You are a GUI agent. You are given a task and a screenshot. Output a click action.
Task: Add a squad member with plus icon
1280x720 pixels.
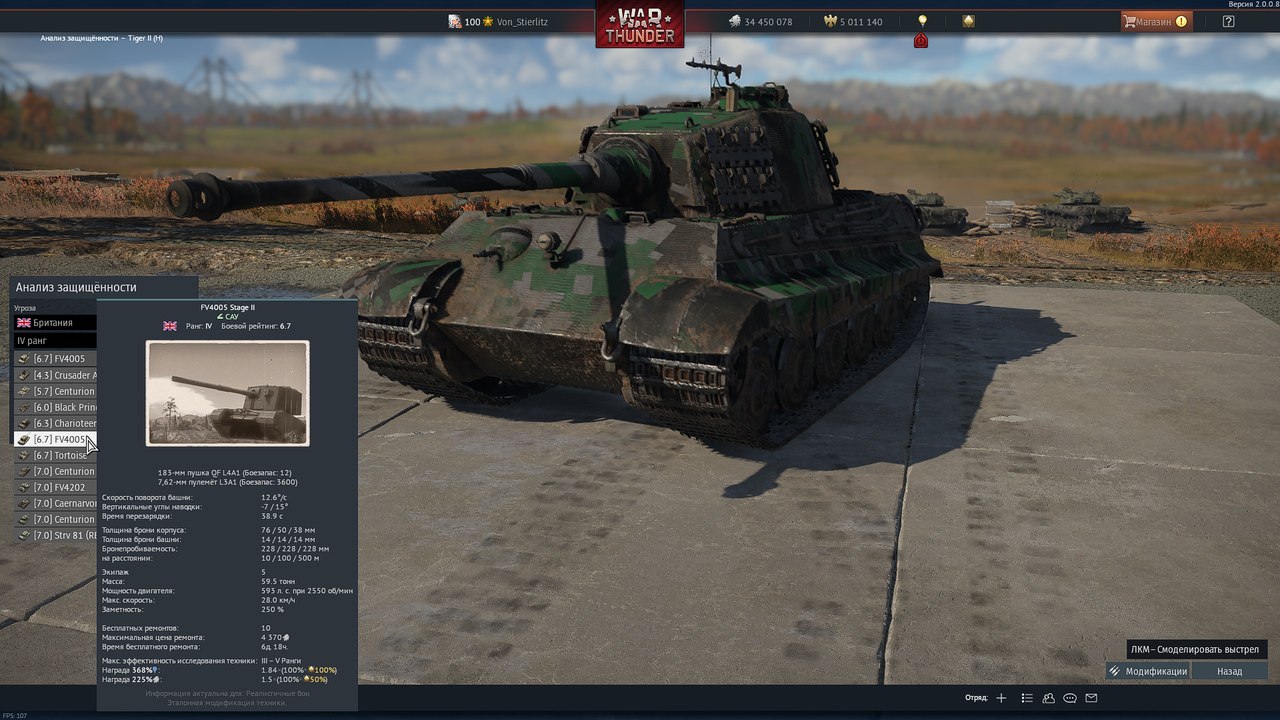(1001, 698)
